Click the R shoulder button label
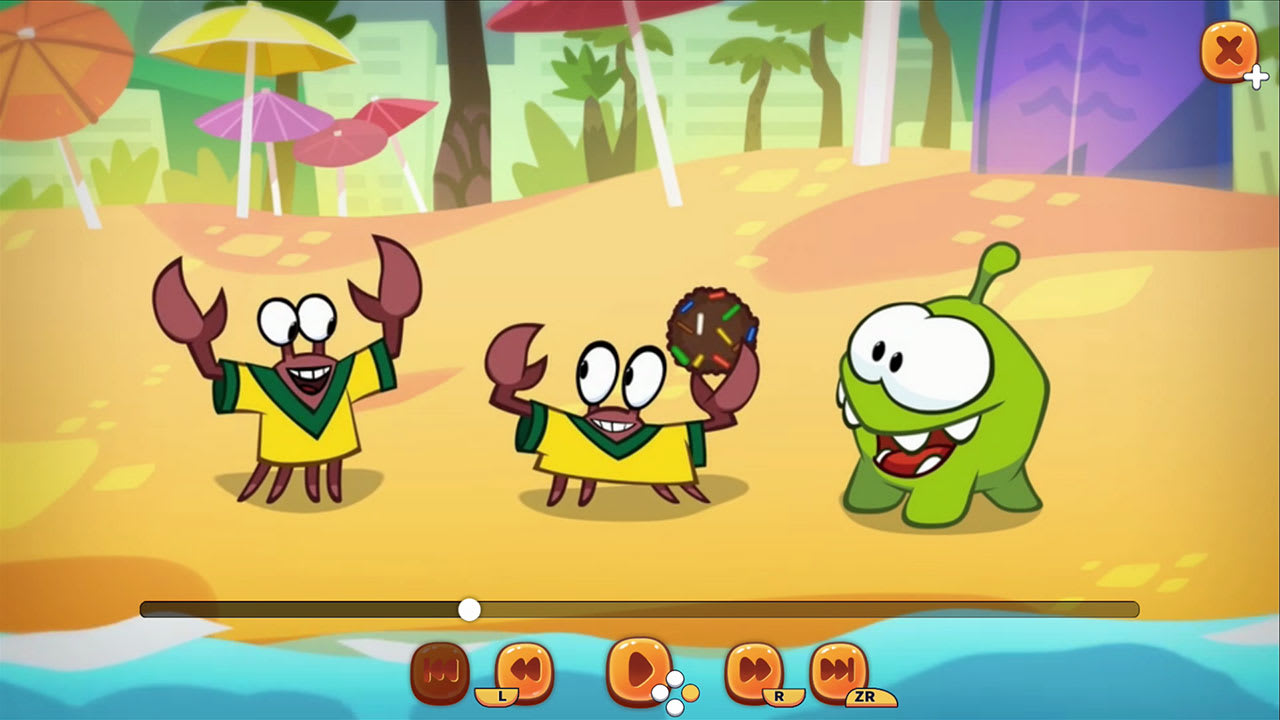This screenshot has height=720, width=1280. pos(780,696)
